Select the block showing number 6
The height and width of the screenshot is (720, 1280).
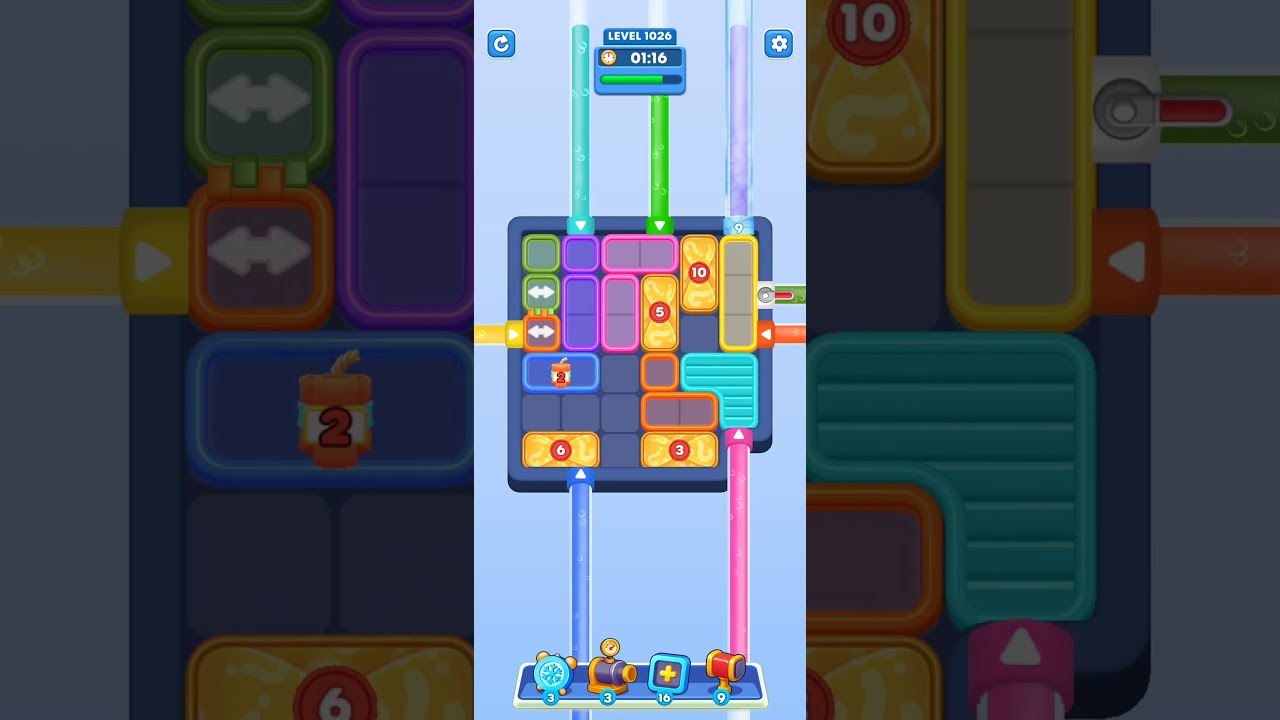(x=560, y=450)
